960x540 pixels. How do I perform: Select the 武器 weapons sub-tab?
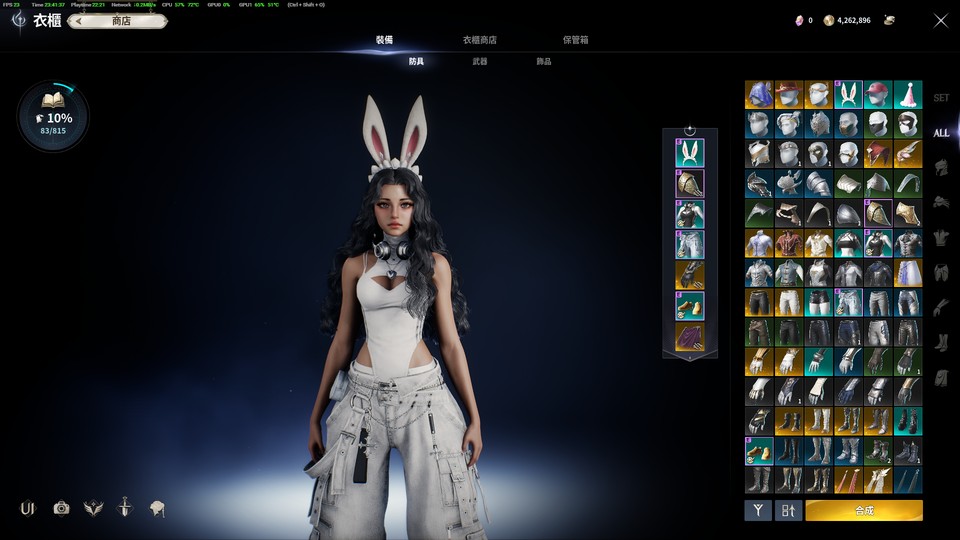pyautogui.click(x=480, y=62)
